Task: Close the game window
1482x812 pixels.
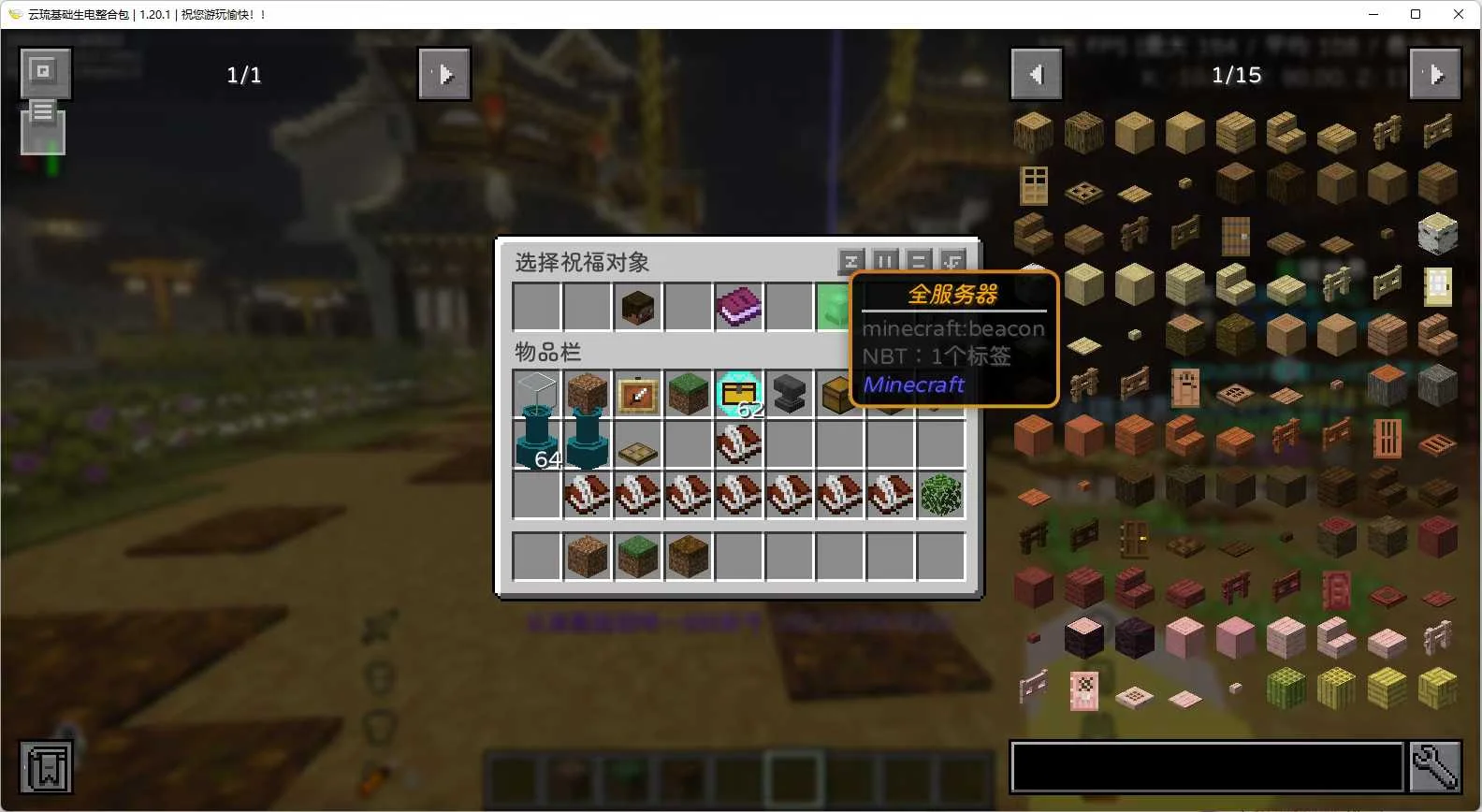Action: coord(1459,14)
